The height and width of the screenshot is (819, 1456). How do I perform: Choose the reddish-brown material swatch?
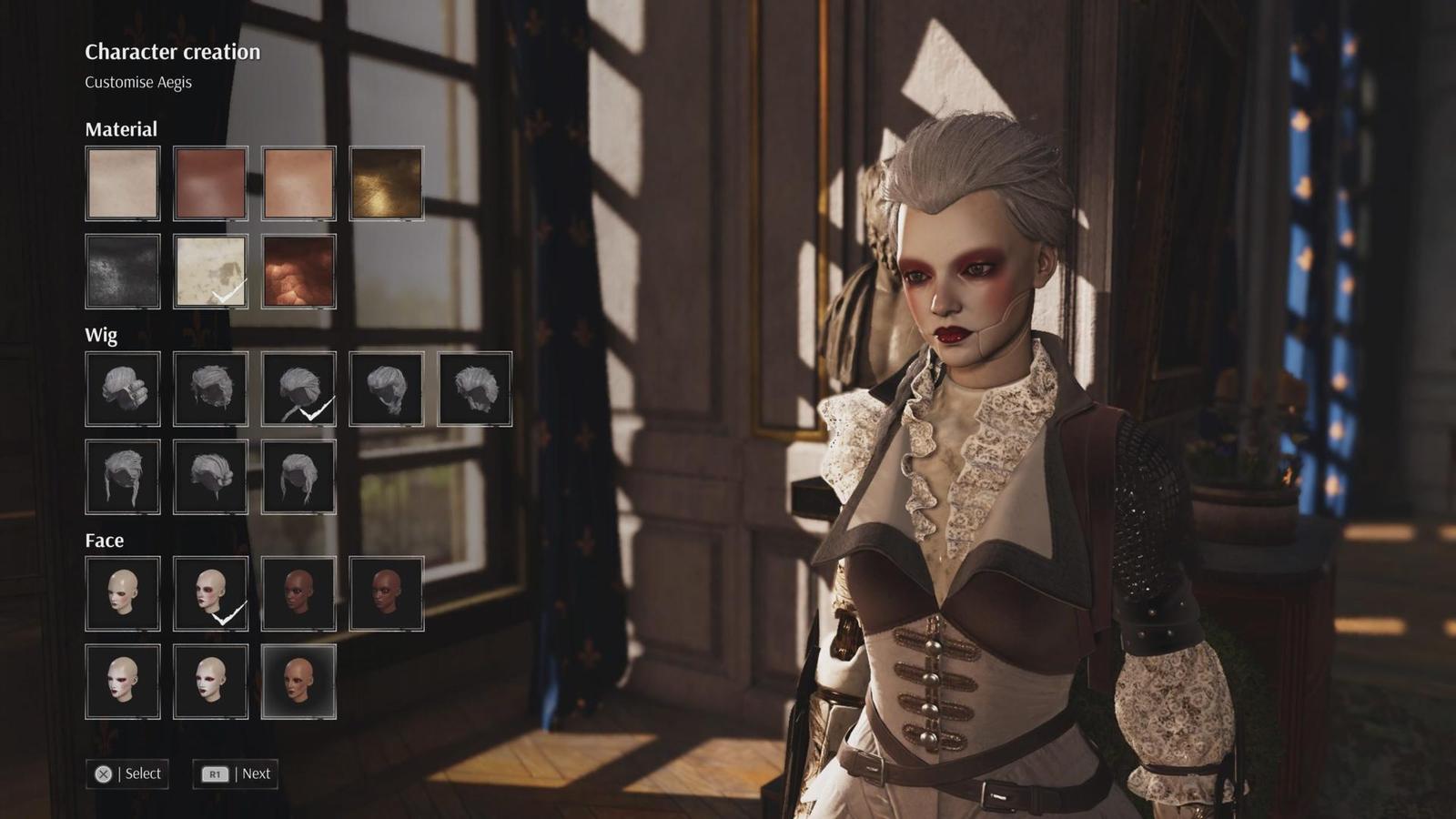point(210,183)
